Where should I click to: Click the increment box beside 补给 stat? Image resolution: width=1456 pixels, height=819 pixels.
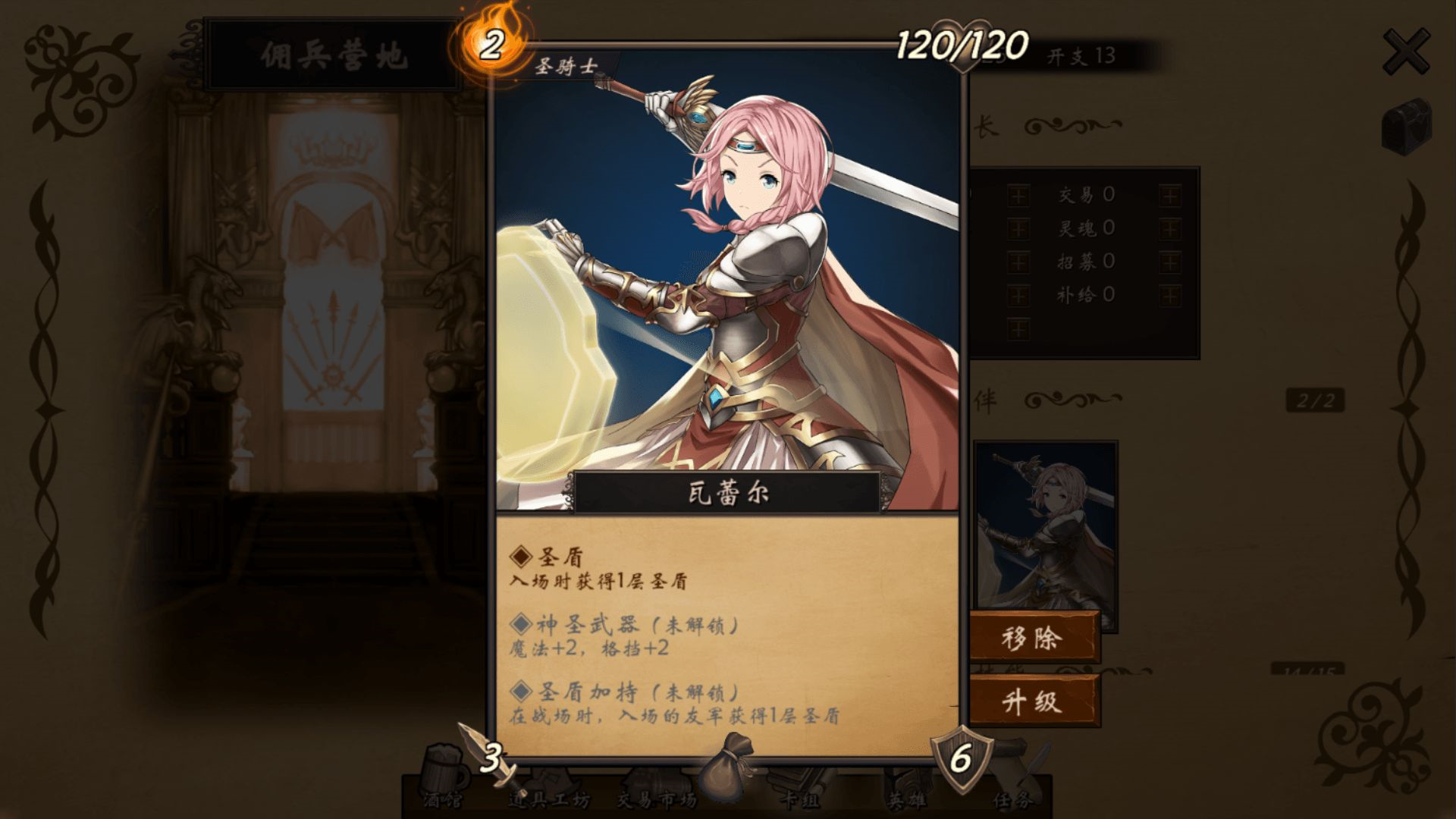click(x=1018, y=293)
